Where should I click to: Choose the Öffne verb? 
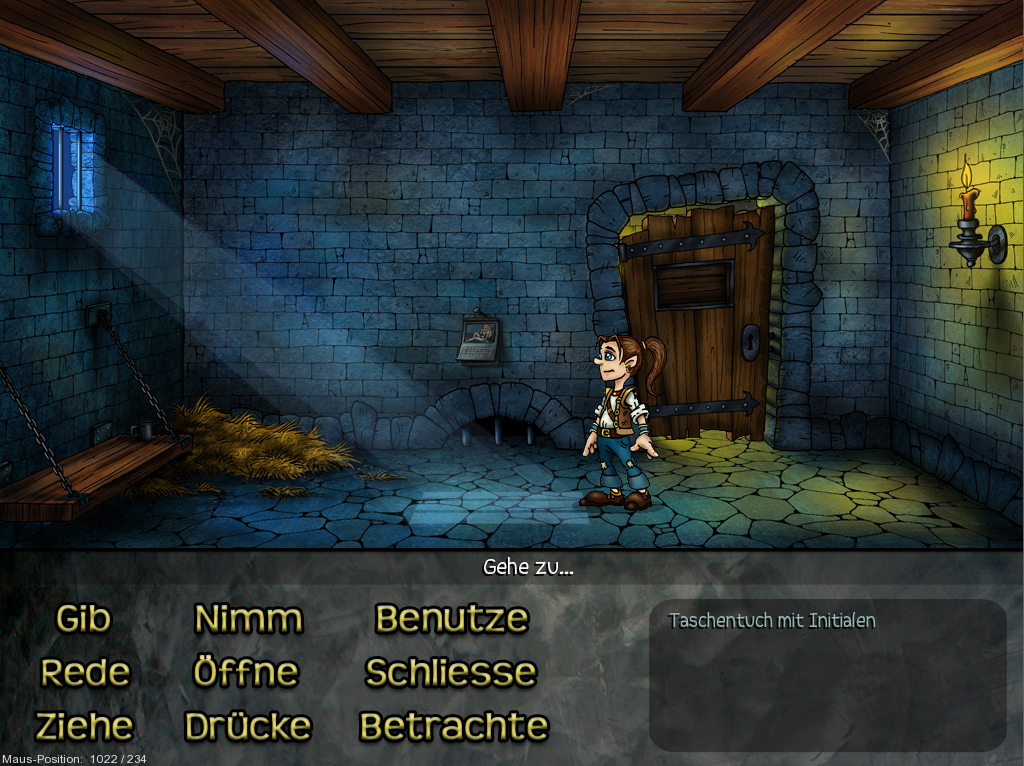pyautogui.click(x=246, y=672)
